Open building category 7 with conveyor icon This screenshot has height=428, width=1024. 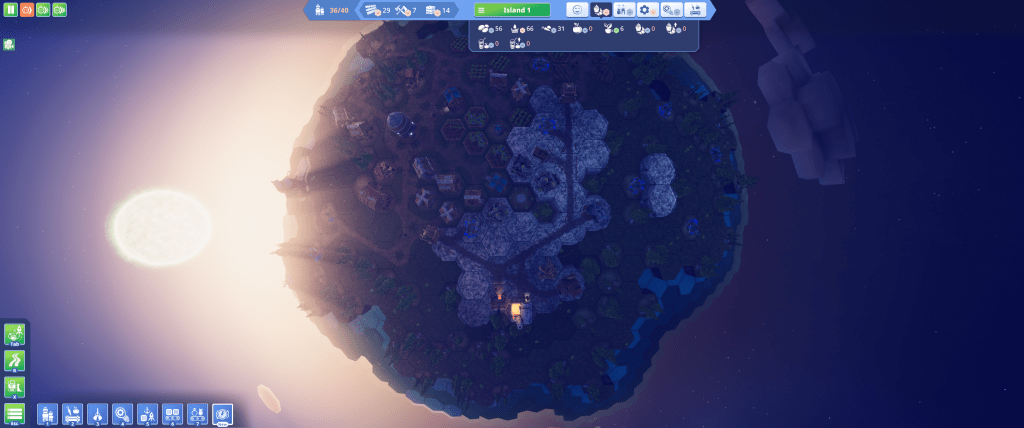click(197, 413)
